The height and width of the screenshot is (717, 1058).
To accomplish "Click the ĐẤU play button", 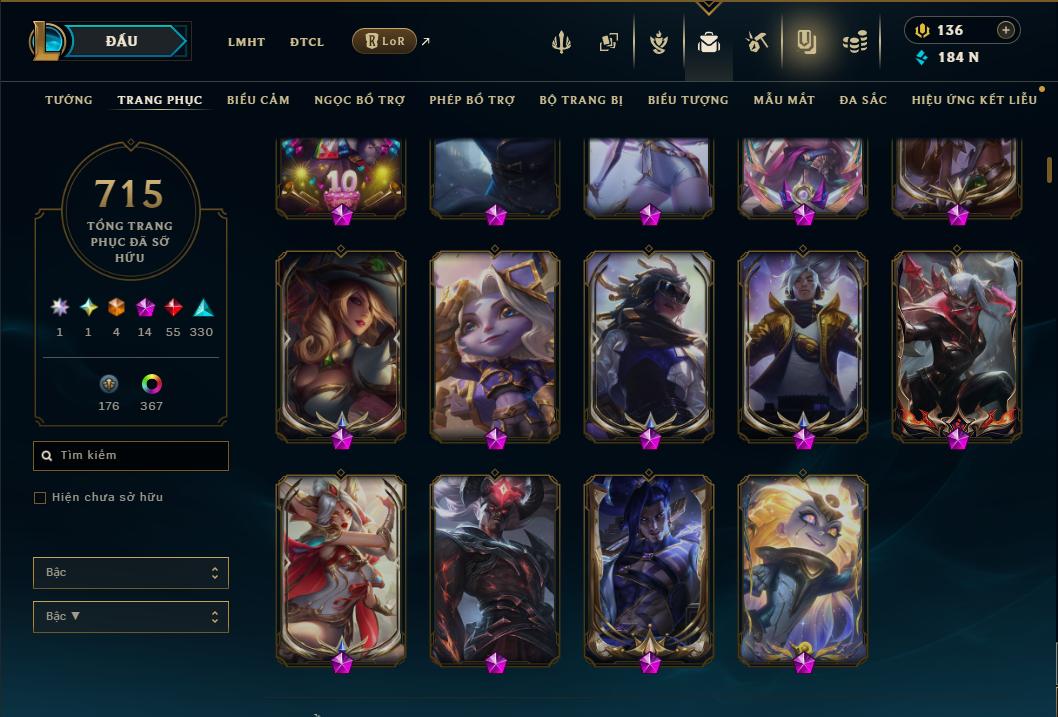I will 121,41.
